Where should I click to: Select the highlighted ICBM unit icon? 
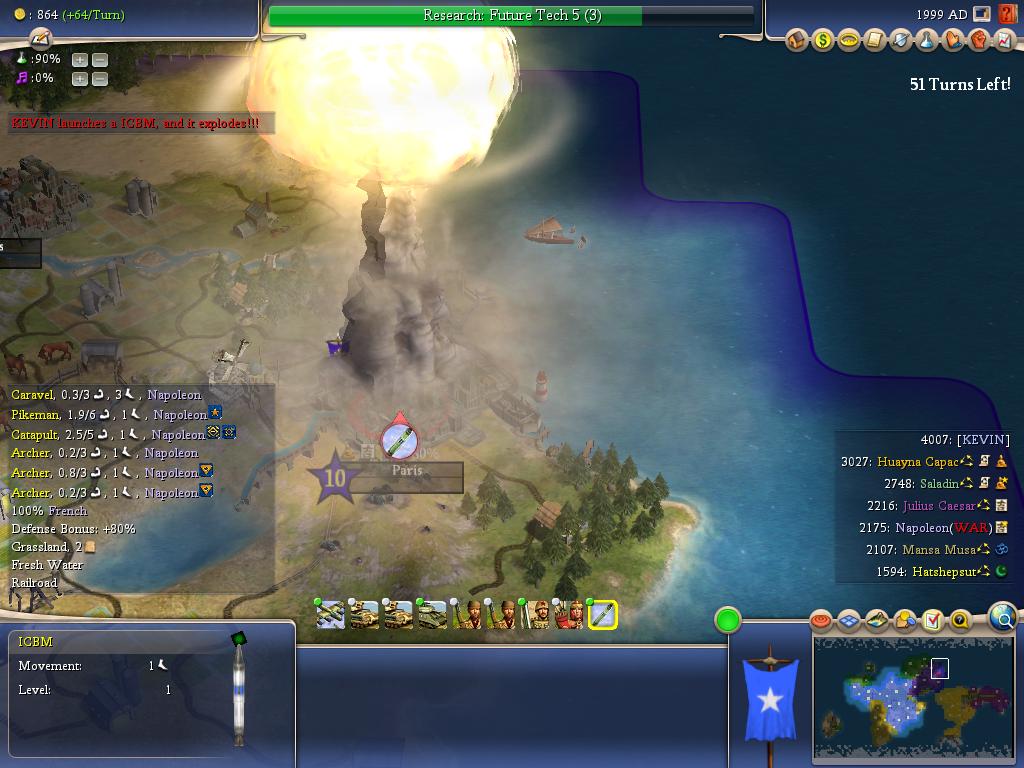point(602,615)
